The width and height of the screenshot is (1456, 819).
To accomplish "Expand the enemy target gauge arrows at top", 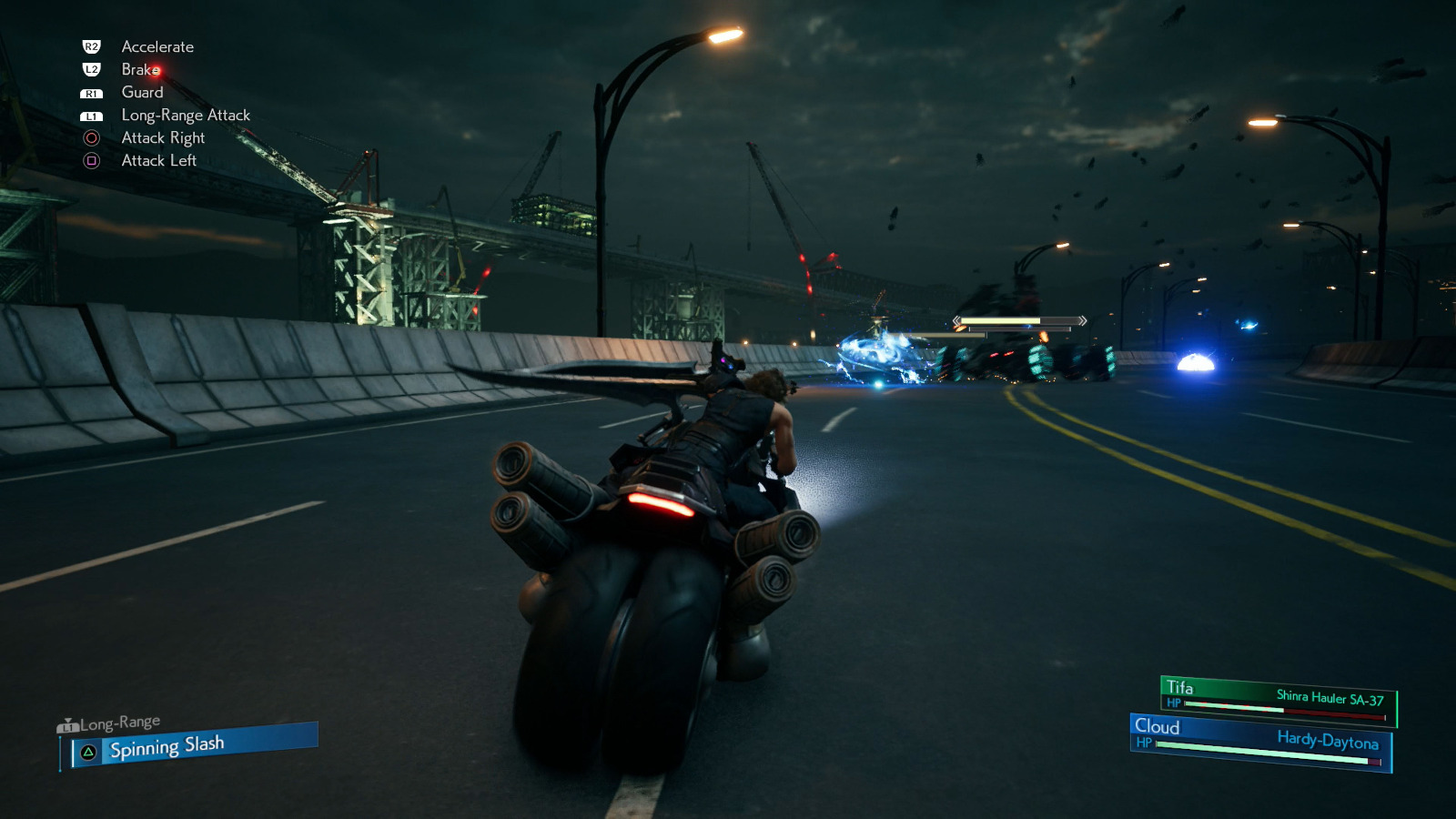I will click(1082, 319).
